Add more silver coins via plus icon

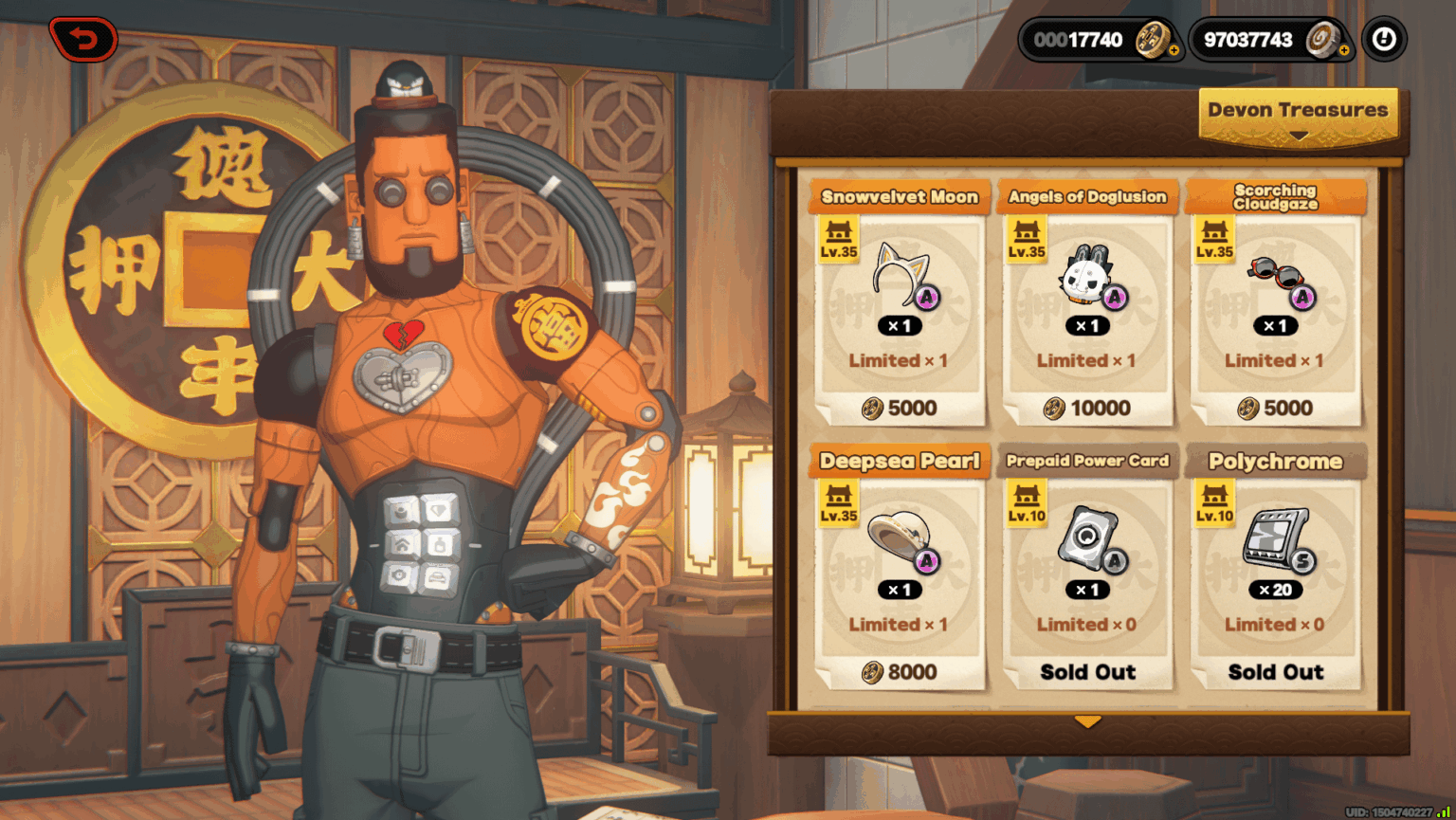[x=1343, y=50]
